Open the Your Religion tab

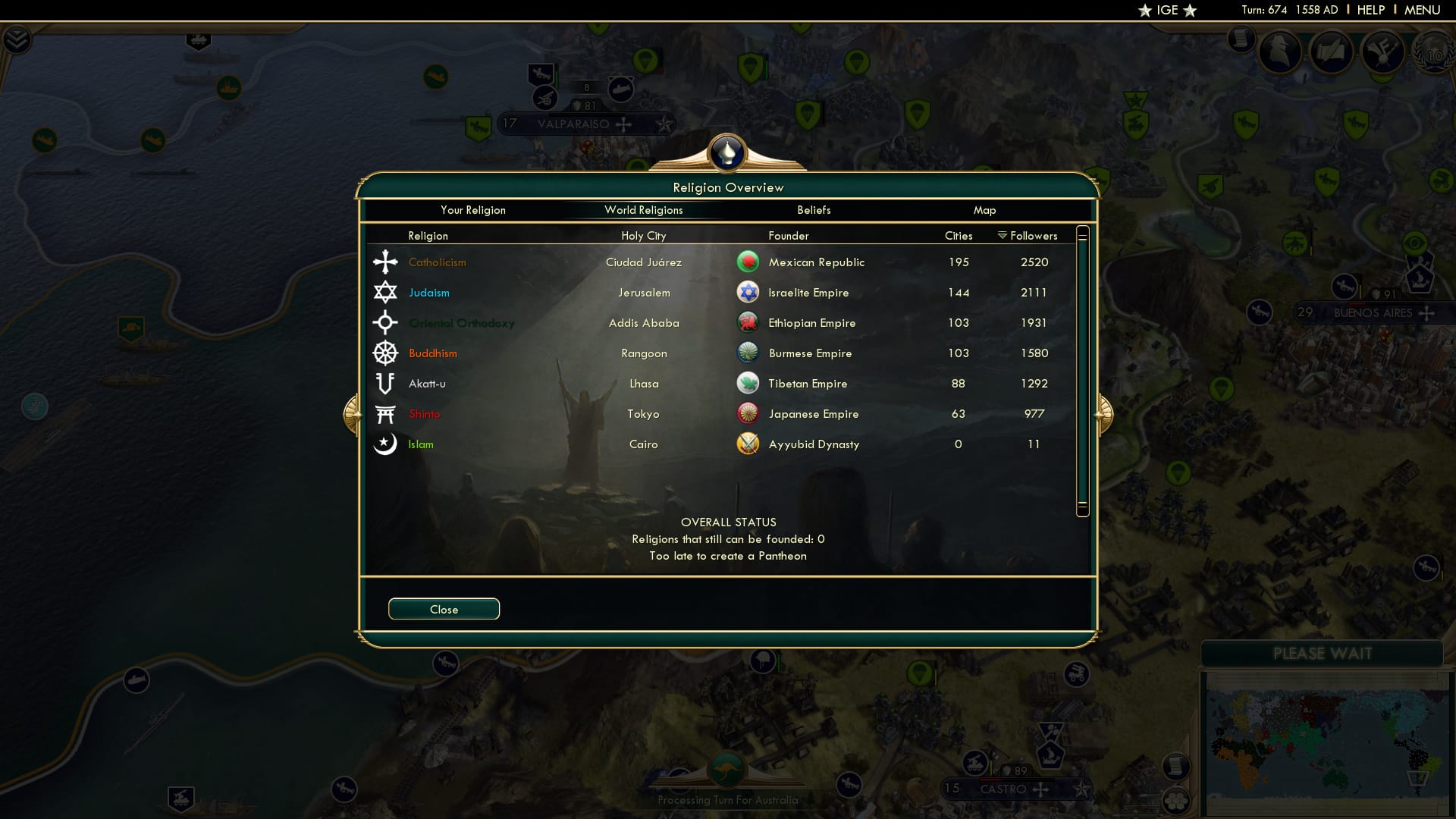(x=474, y=210)
